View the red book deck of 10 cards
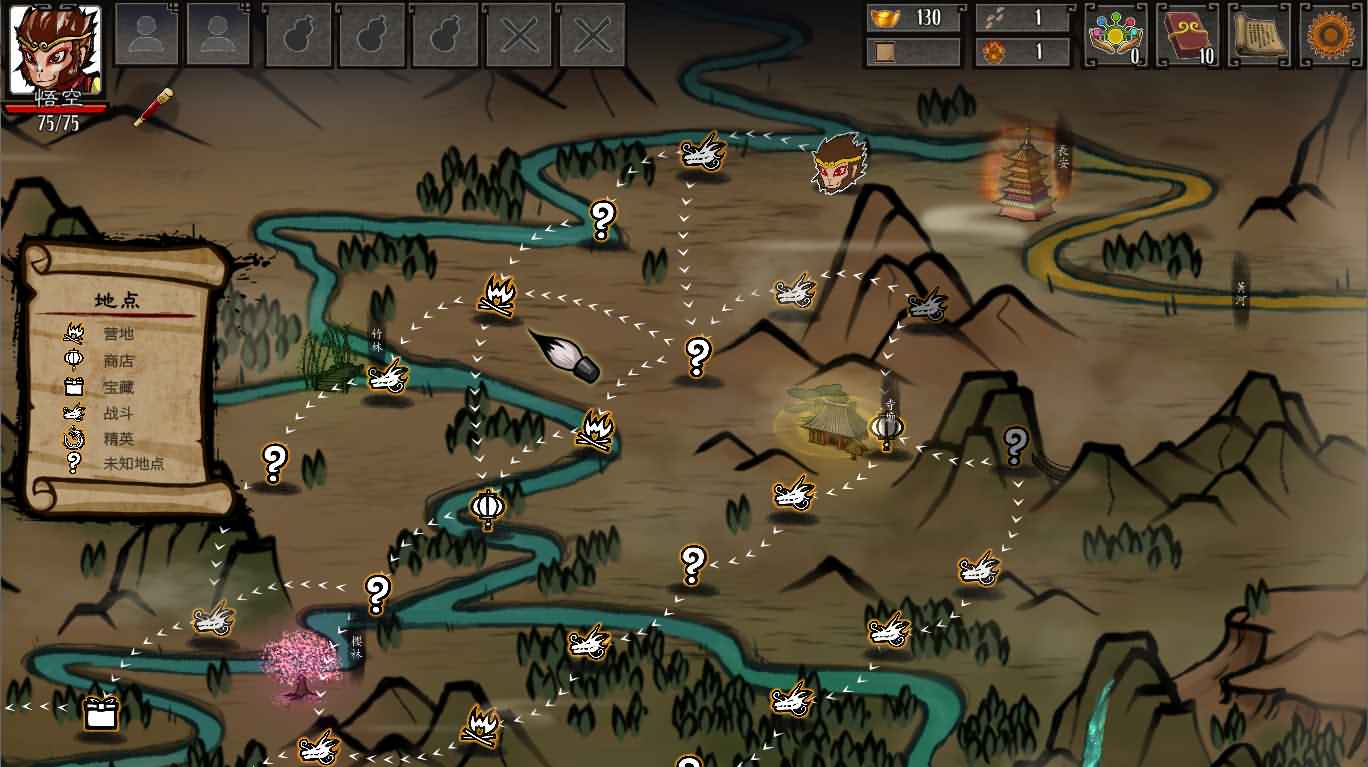The width and height of the screenshot is (1368, 767). pos(1188,35)
